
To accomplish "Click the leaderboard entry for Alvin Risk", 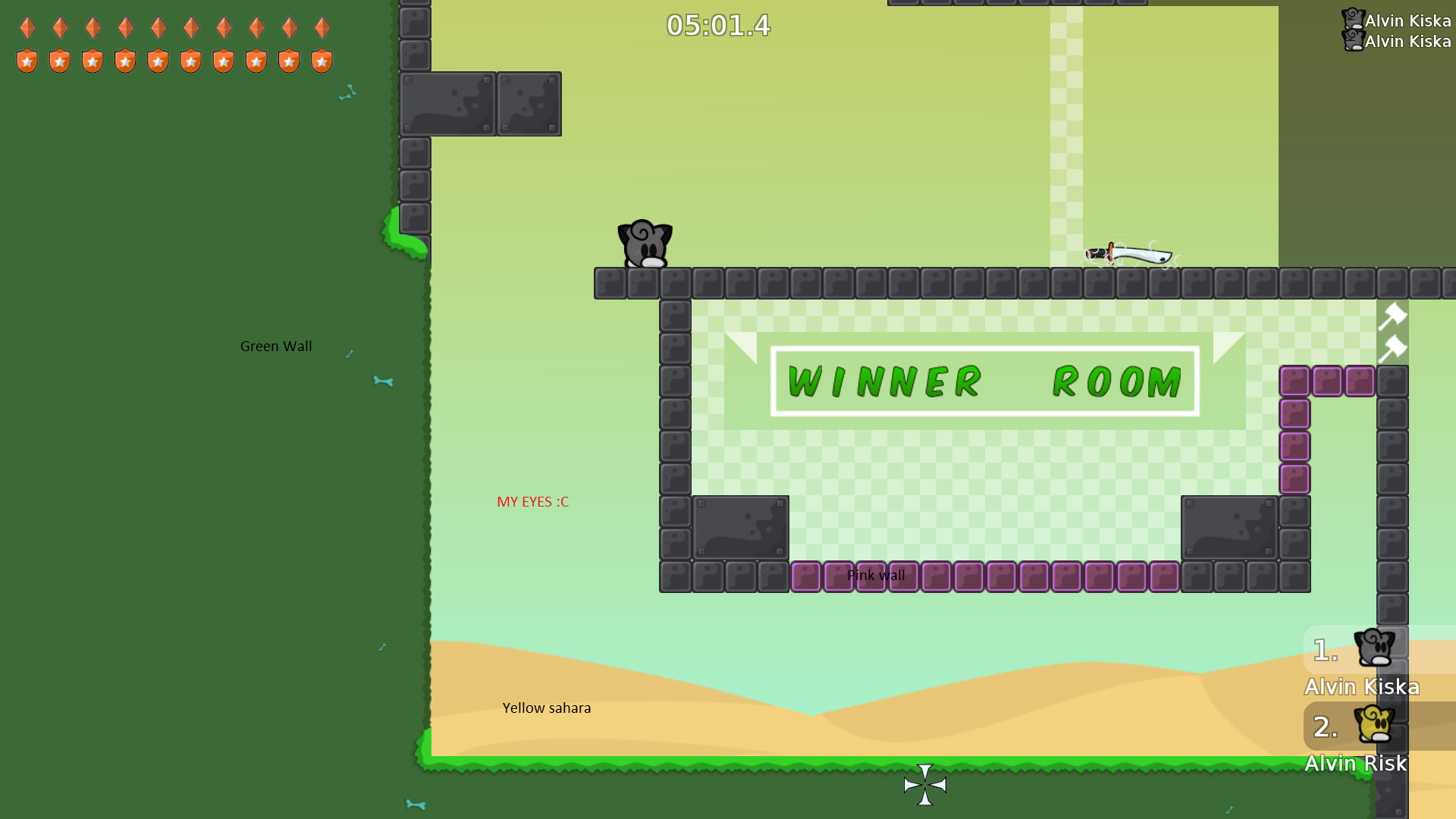I will [1356, 764].
